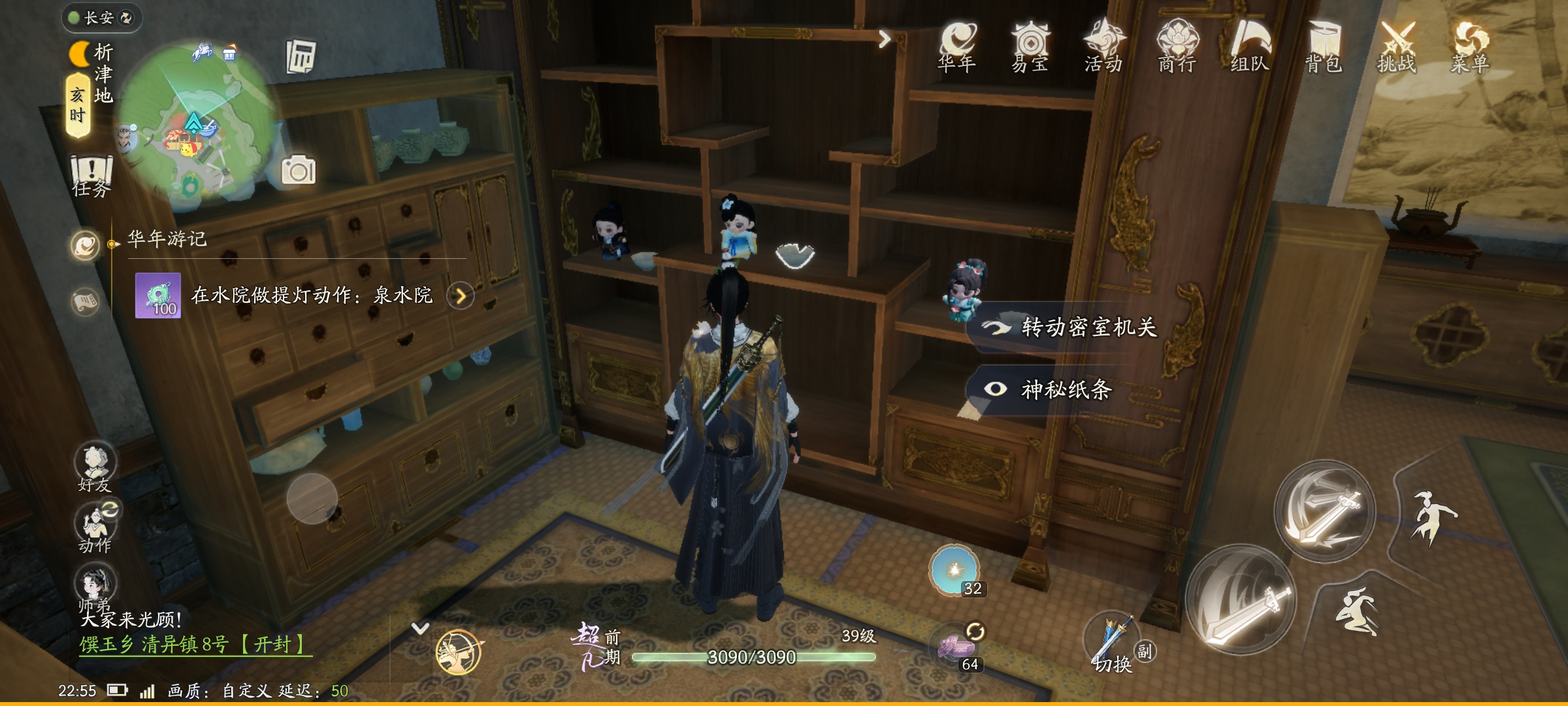Collapse the top menu bar arrow
1568x706 pixels.
(x=885, y=39)
